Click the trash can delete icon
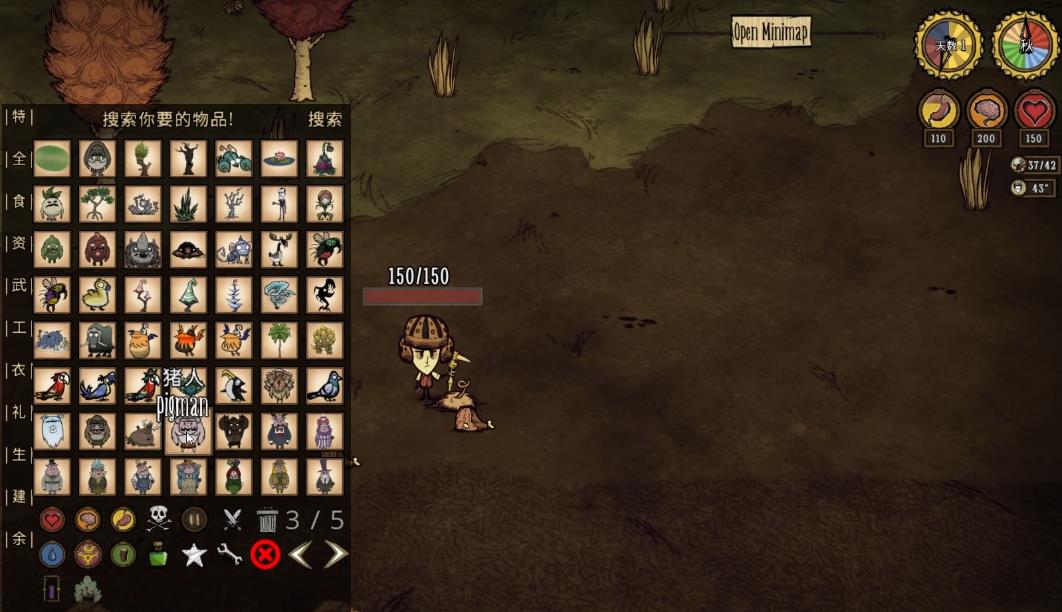This screenshot has width=1062, height=612. (267, 520)
